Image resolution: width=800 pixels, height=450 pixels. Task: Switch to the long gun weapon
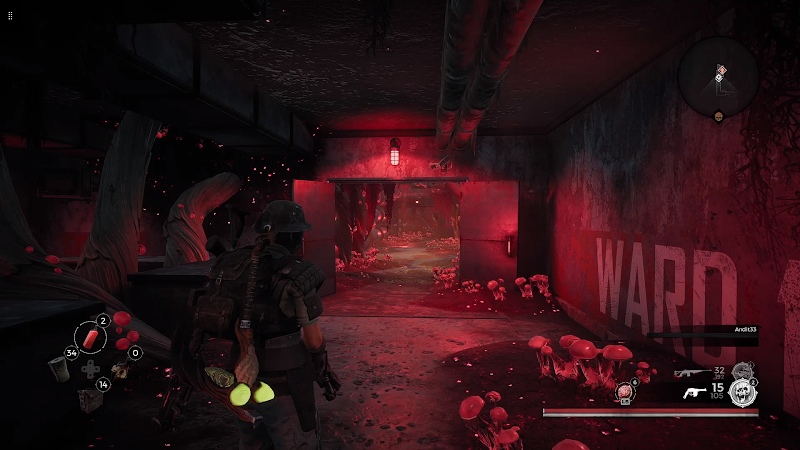(x=688, y=372)
